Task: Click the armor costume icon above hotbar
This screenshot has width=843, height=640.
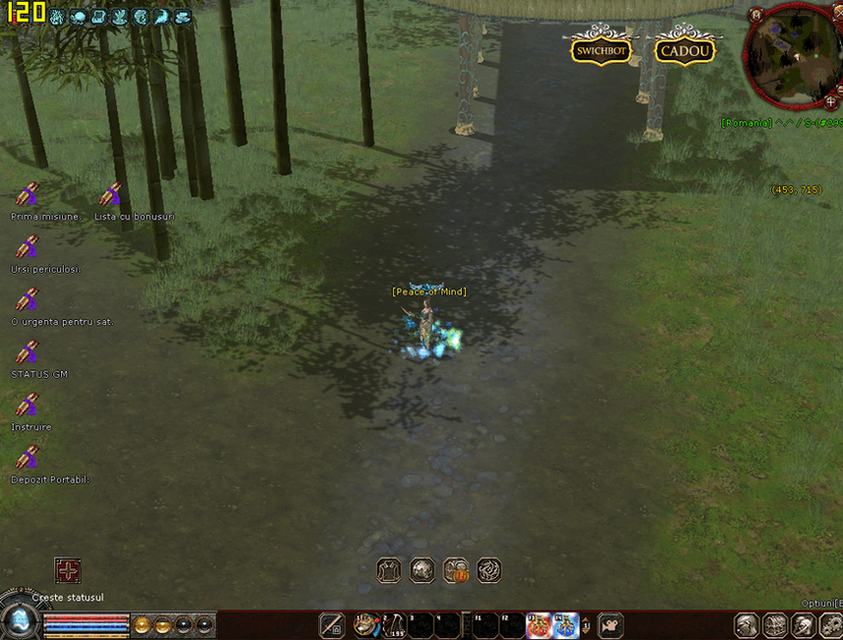Action: (x=388, y=570)
